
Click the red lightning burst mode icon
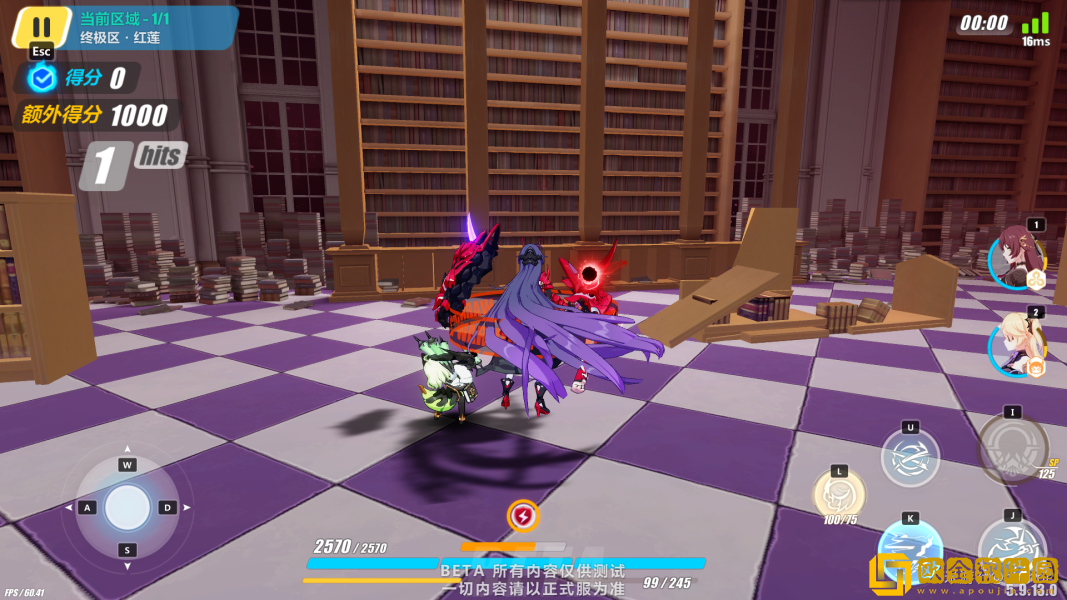point(522,516)
